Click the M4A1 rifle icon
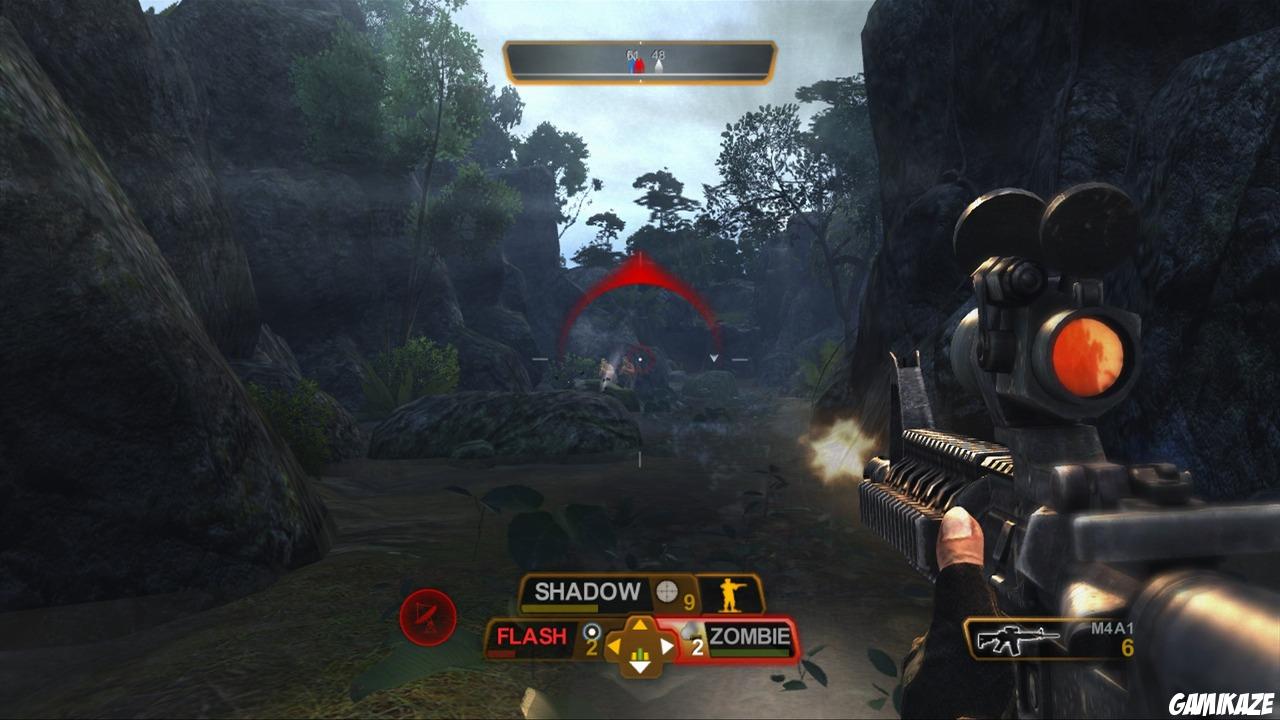Image resolution: width=1280 pixels, height=720 pixels. click(1017, 639)
